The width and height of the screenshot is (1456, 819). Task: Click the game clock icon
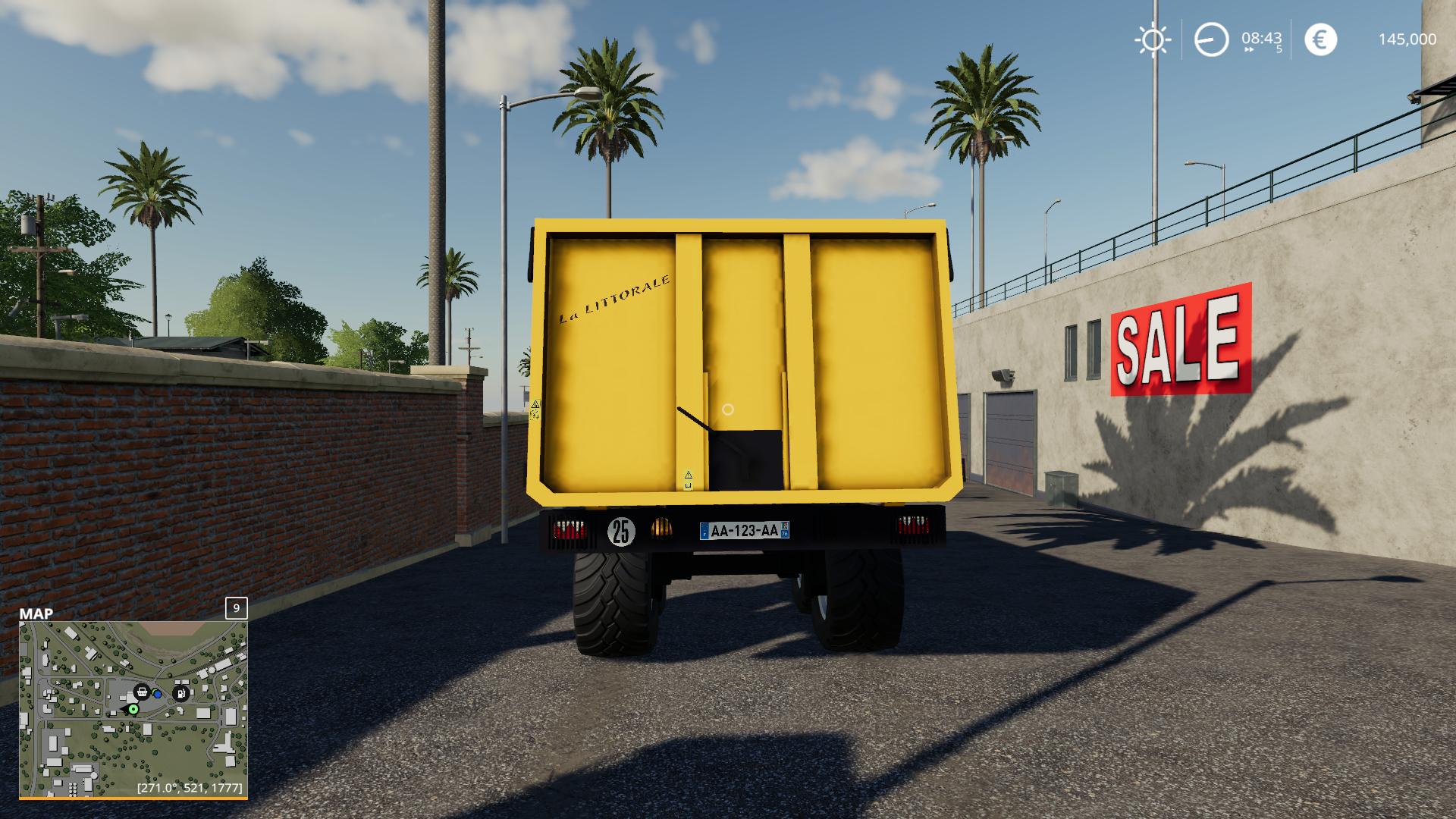[1211, 39]
